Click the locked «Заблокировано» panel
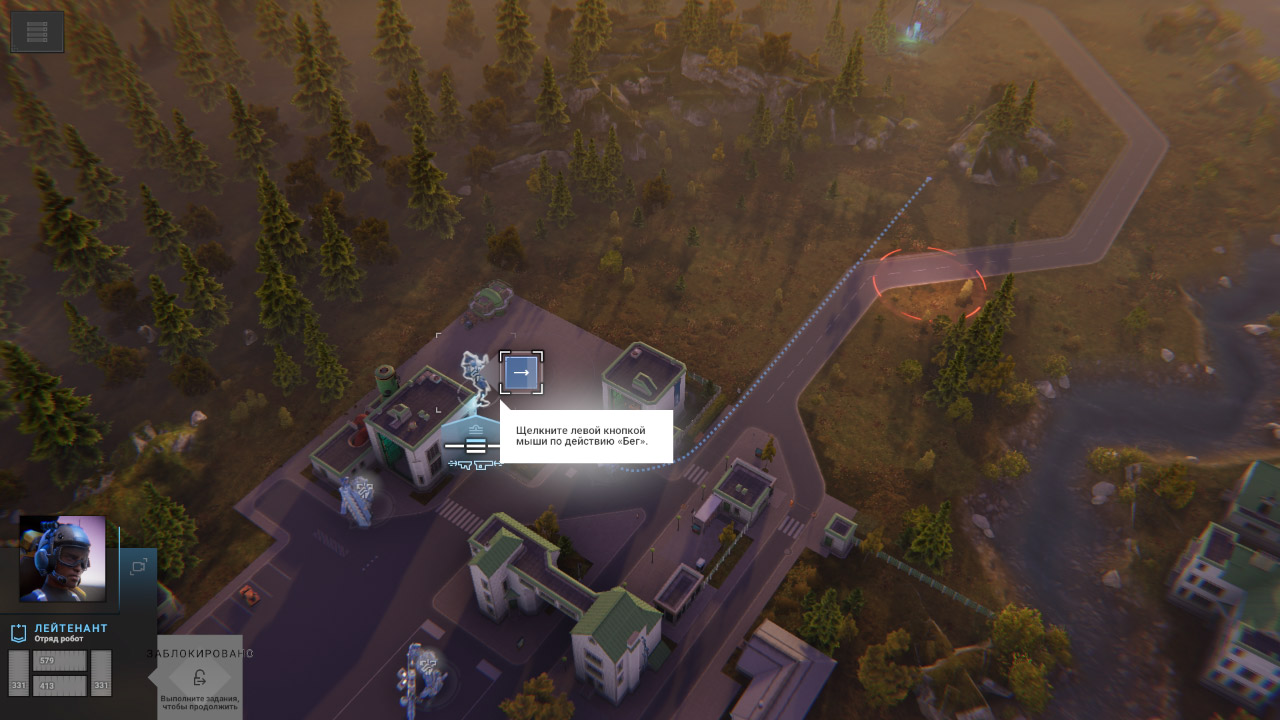Viewport: 1280px width, 720px height. [199, 677]
